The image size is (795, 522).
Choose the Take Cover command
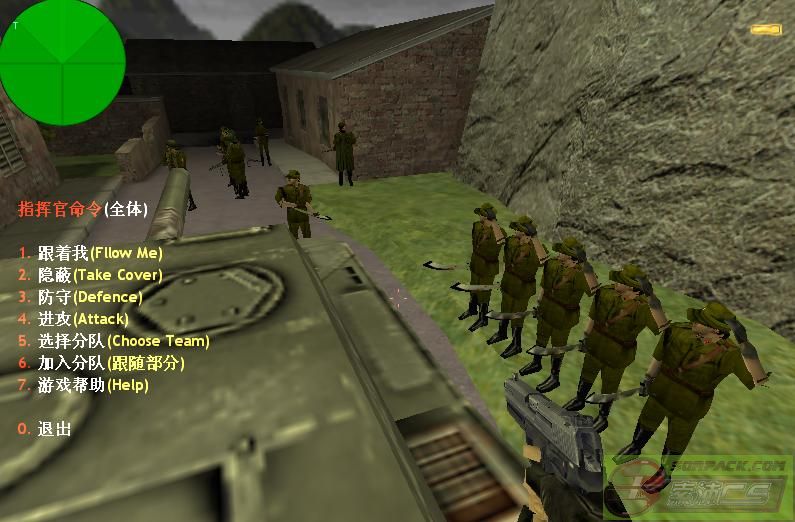tap(99, 275)
